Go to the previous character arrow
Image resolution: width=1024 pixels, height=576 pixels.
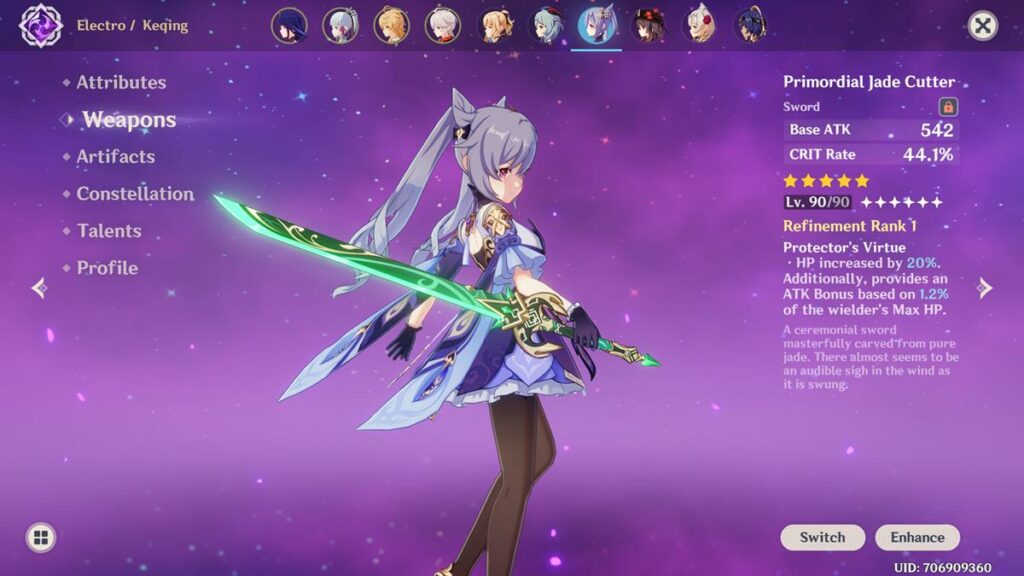click(39, 288)
